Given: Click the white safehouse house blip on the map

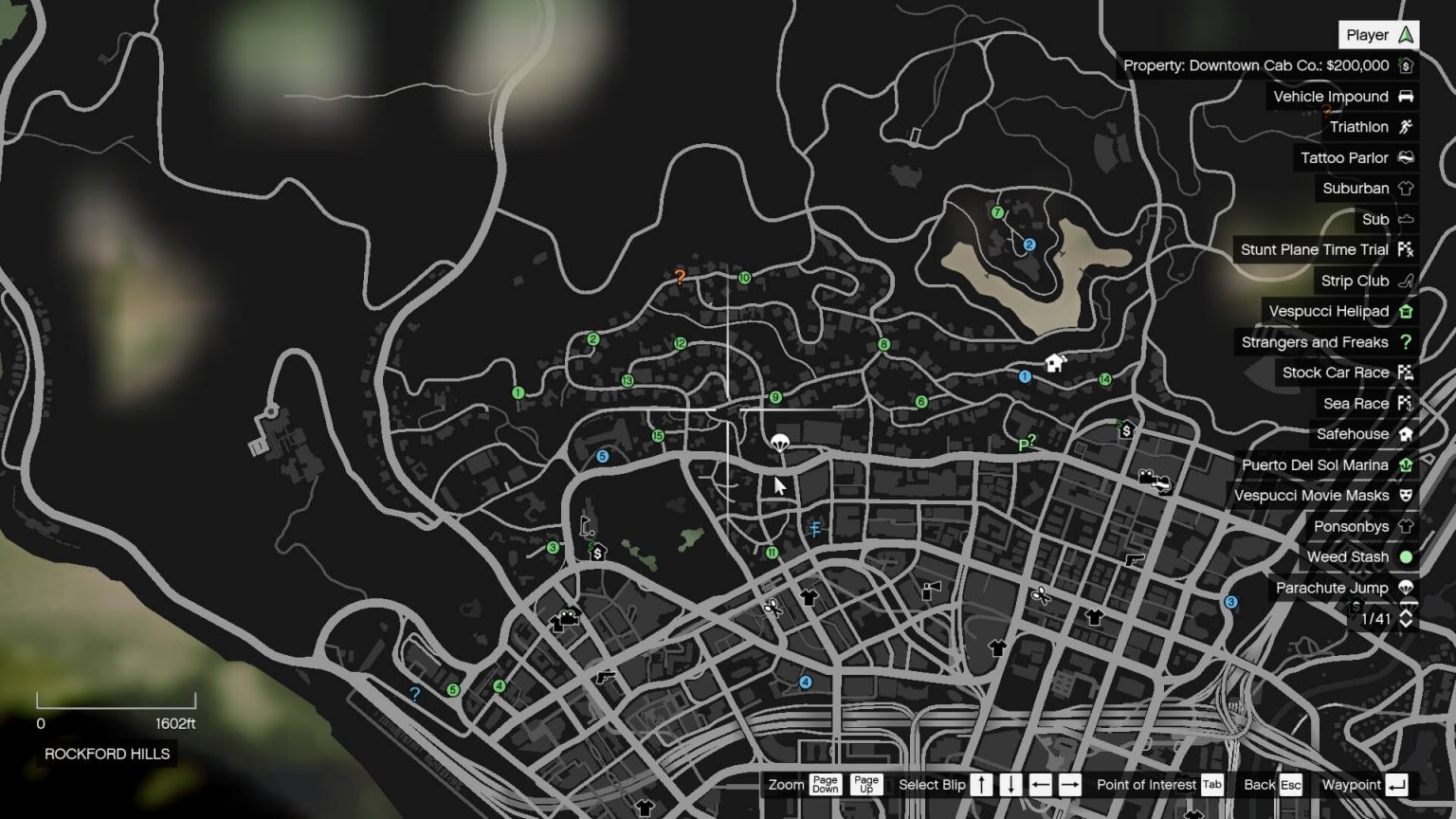Looking at the screenshot, I should pyautogui.click(x=1055, y=362).
